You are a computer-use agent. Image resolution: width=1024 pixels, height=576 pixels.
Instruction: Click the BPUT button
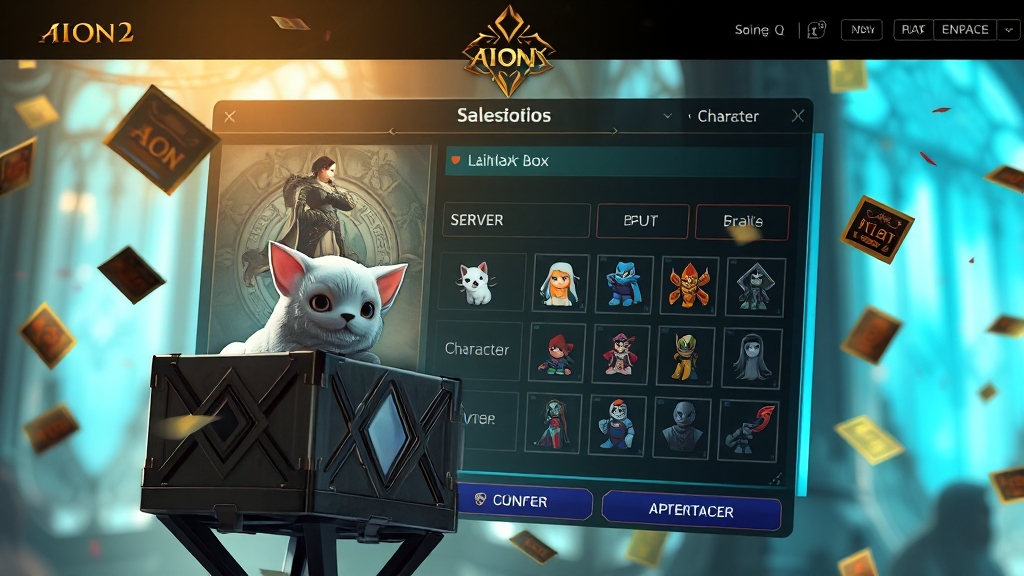pos(641,221)
